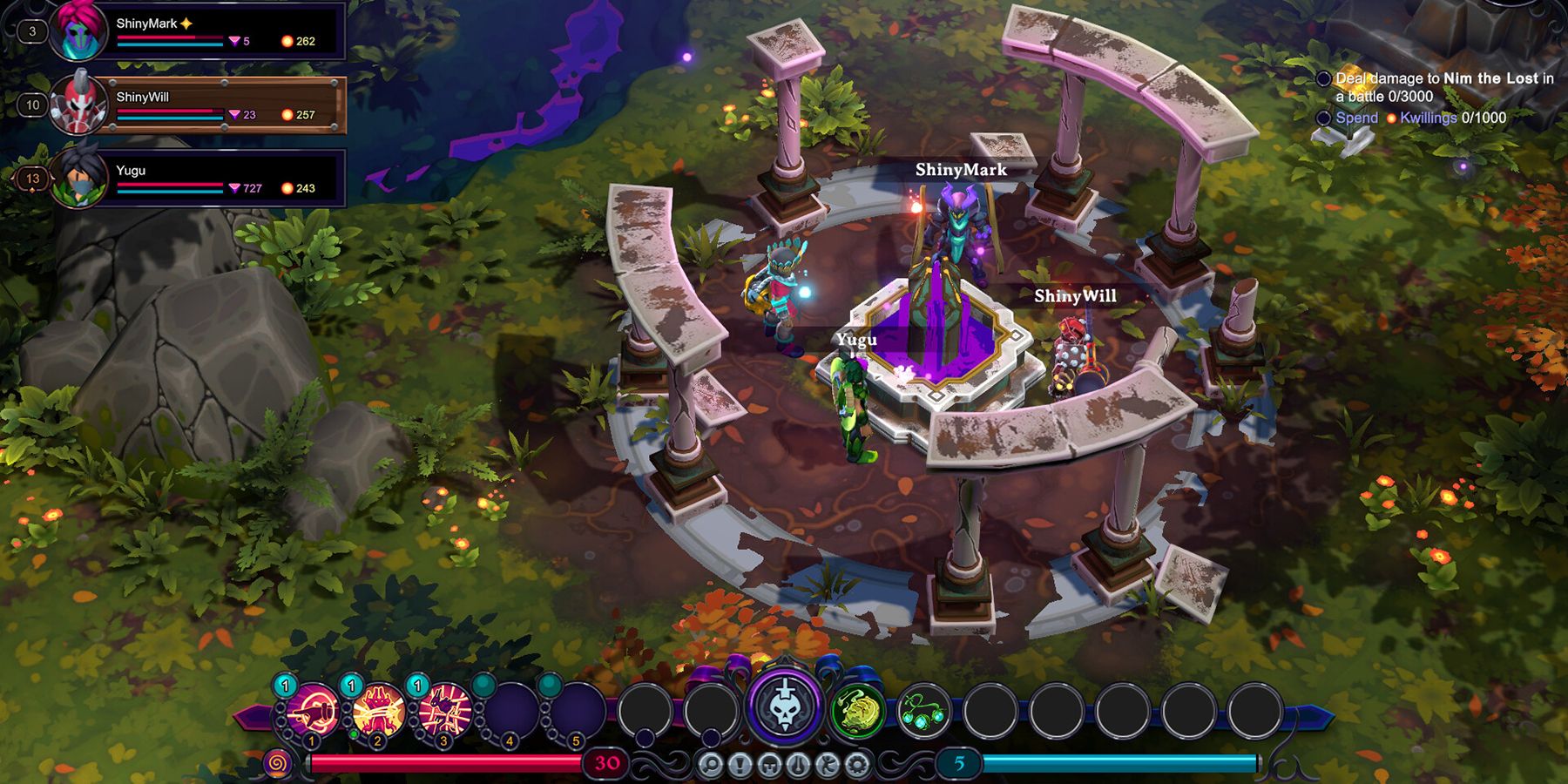Select the Spend Kwillings objective
This screenshot has height=784, width=1568.
[1420, 118]
